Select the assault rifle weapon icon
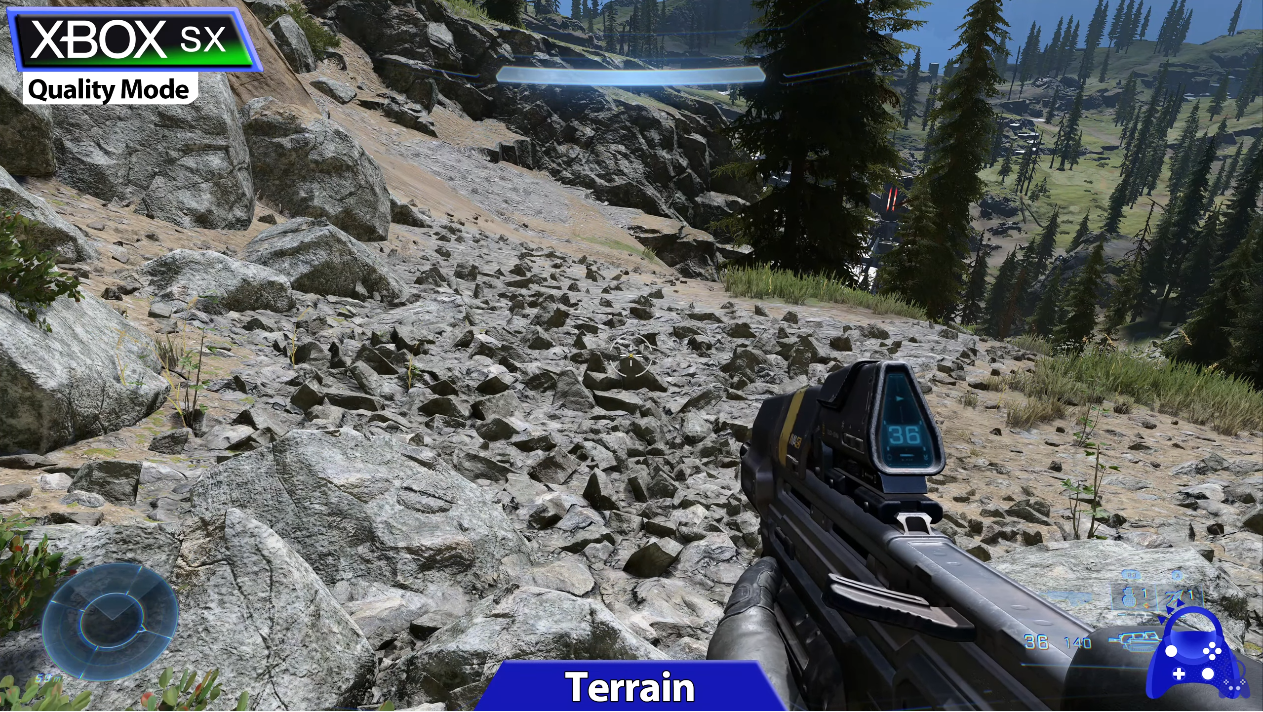The height and width of the screenshot is (712, 1263). 1135,641
